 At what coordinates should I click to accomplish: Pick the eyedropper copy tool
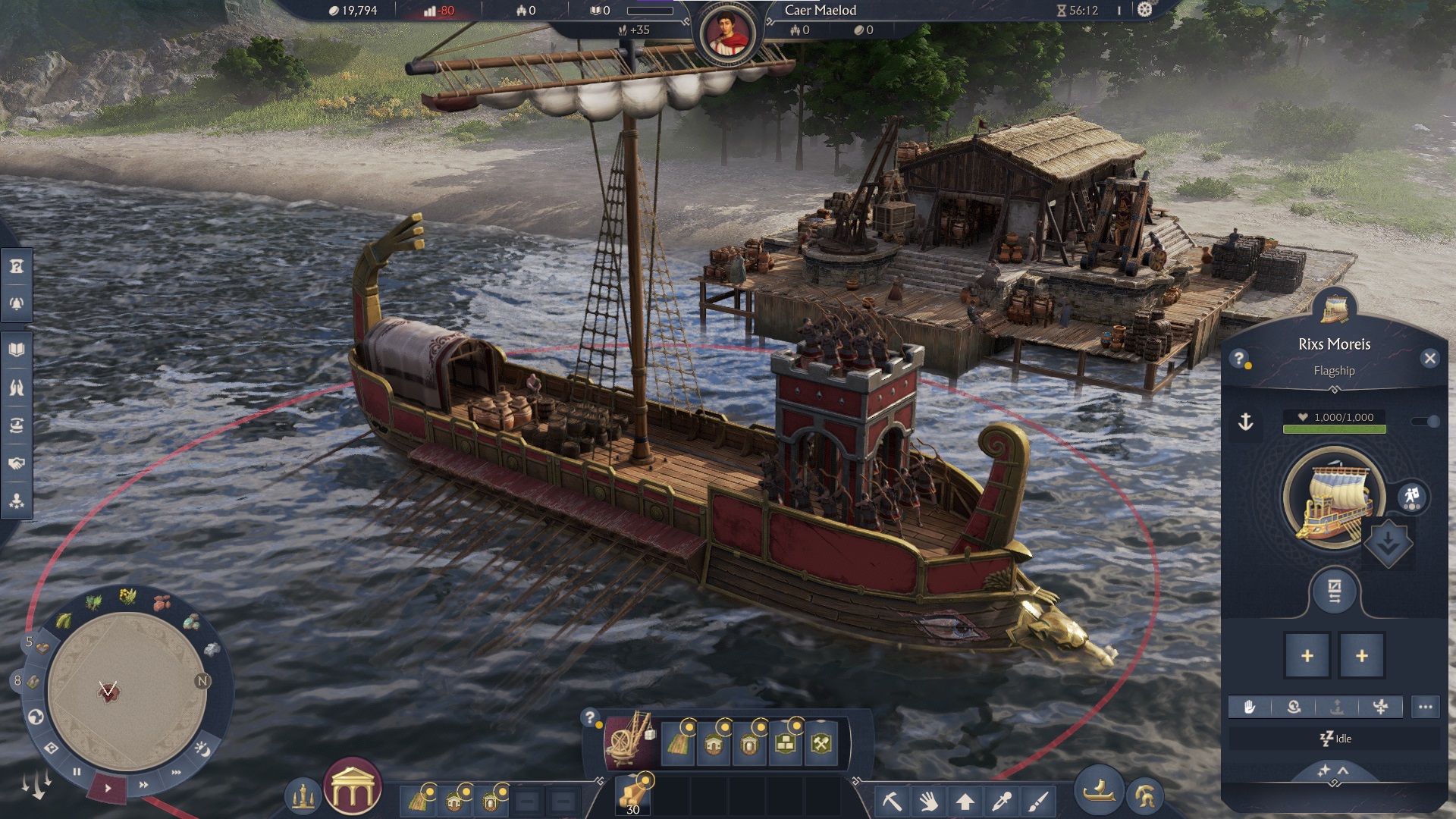(x=1002, y=801)
